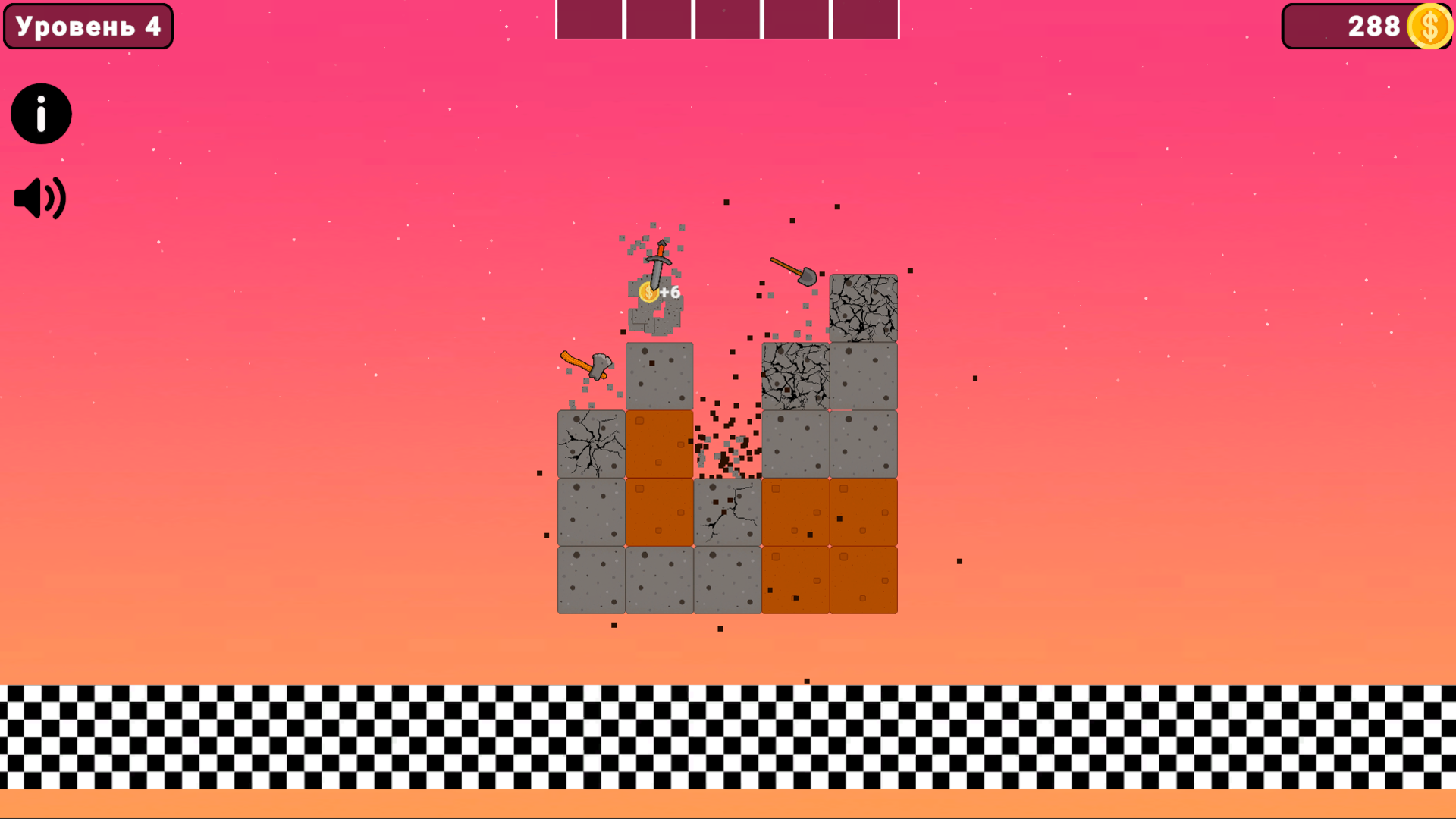This screenshot has height=819, width=1456.
Task: Mute the game sound
Action: click(x=39, y=197)
